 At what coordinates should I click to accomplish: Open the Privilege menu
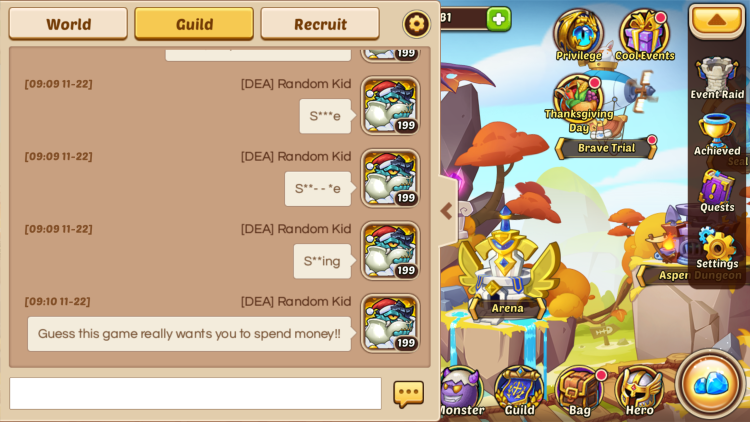point(578,33)
